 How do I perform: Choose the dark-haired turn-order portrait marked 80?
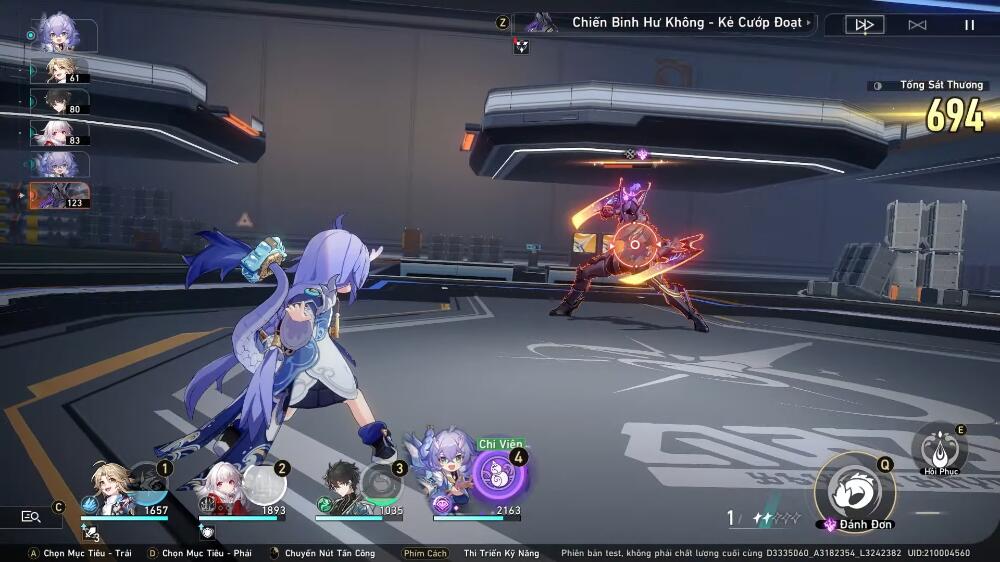(x=60, y=101)
